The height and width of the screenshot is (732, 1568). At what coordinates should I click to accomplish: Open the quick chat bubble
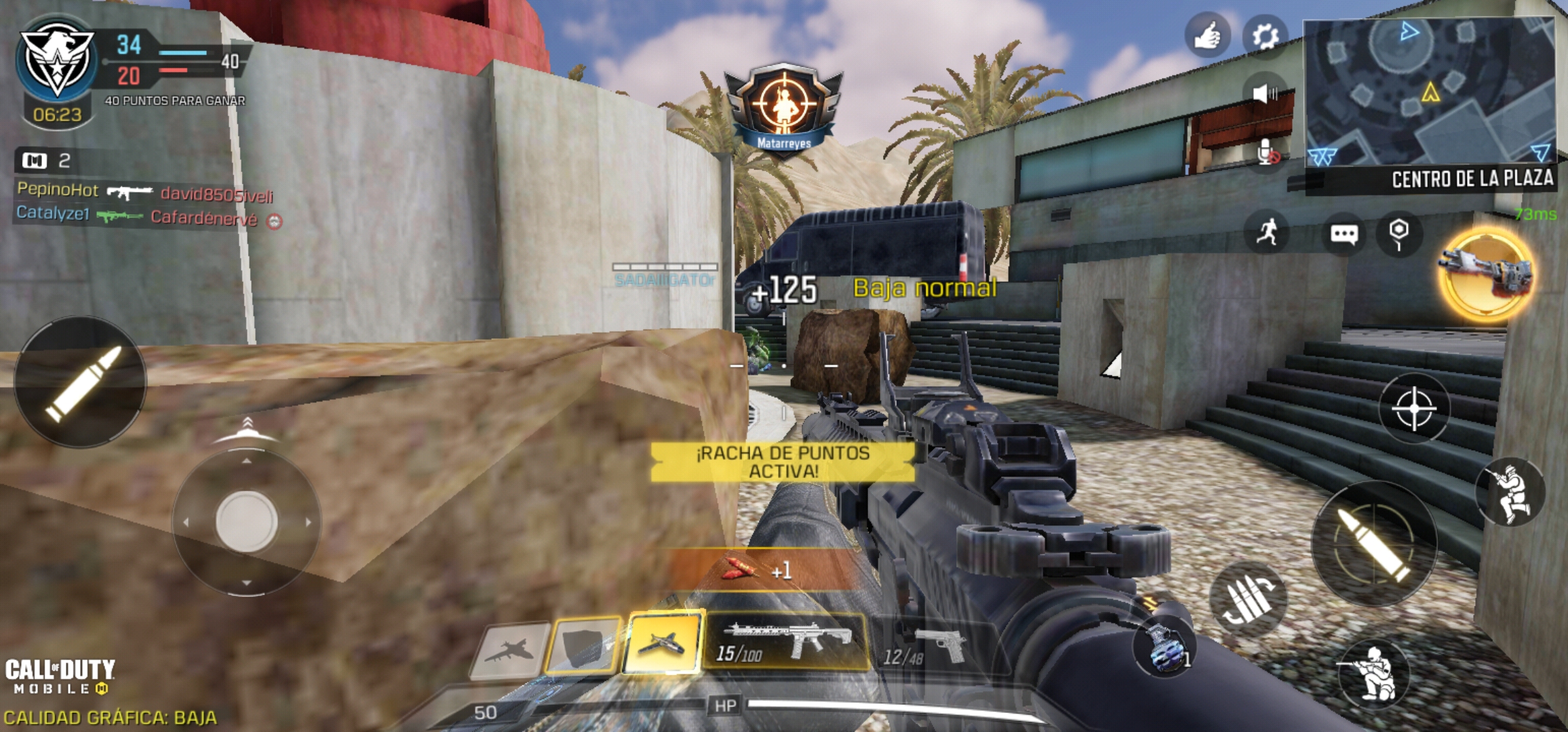[1344, 234]
